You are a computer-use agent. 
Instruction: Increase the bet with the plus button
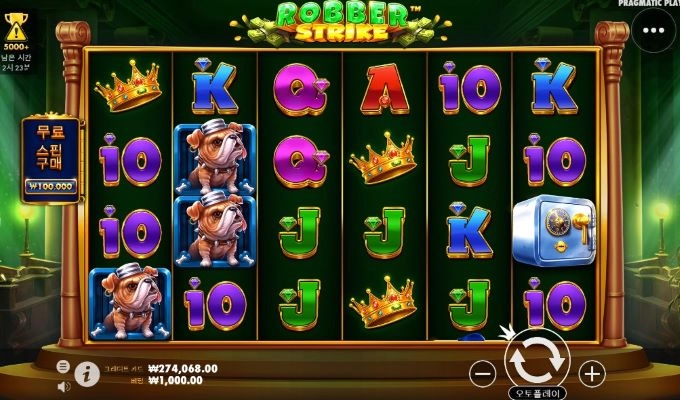pyautogui.click(x=592, y=374)
